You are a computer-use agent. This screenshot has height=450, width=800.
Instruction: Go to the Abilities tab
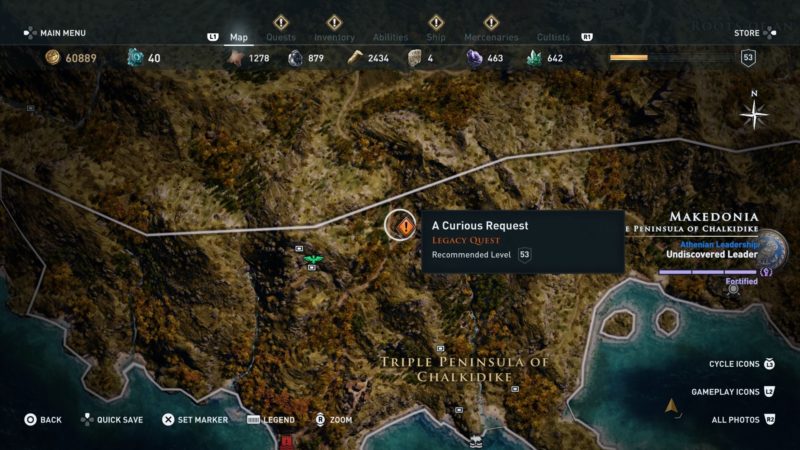pyautogui.click(x=390, y=37)
